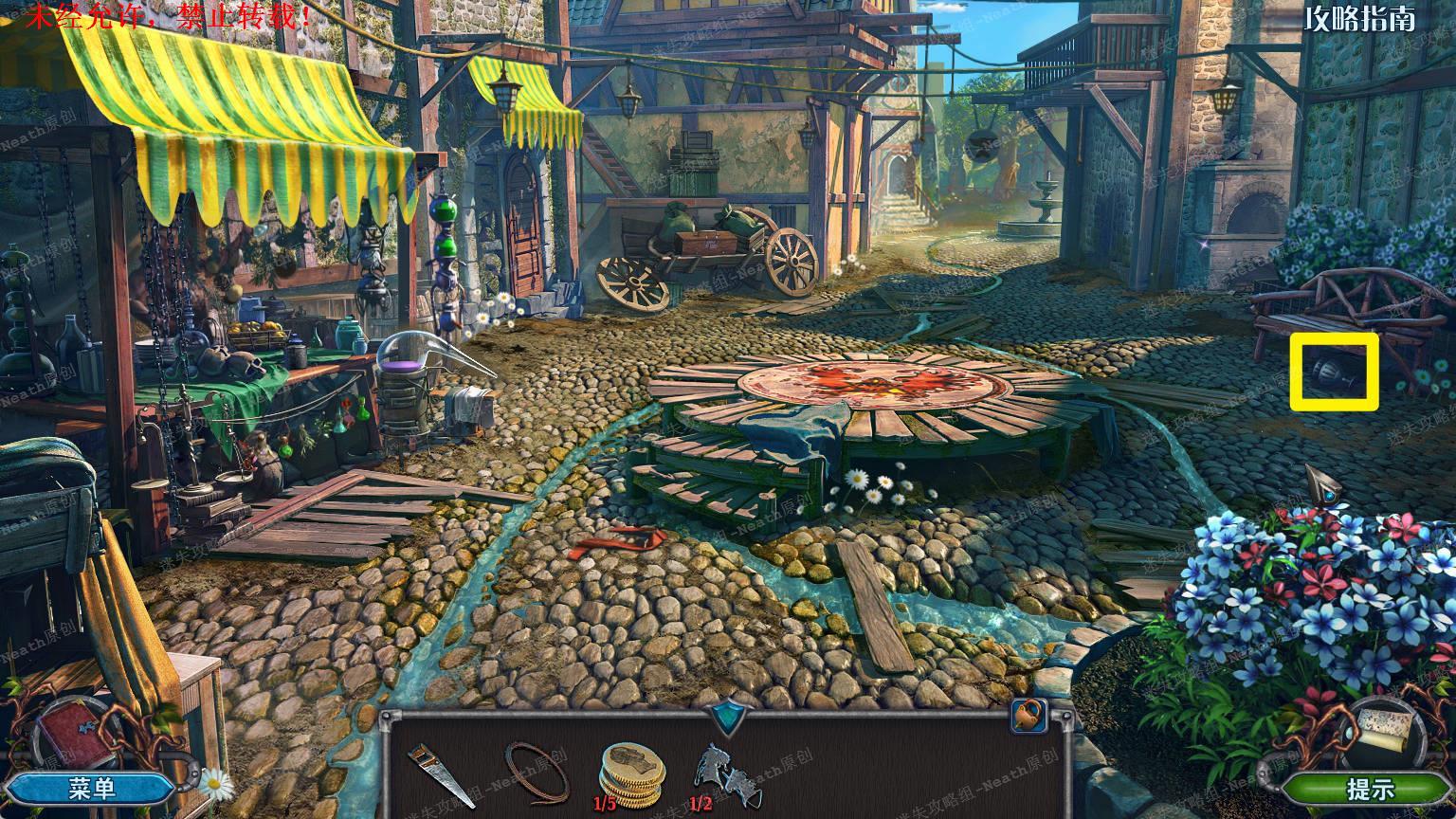Choose the silver figurine pieces item
Viewport: 1456px width, 819px height.
point(719,770)
